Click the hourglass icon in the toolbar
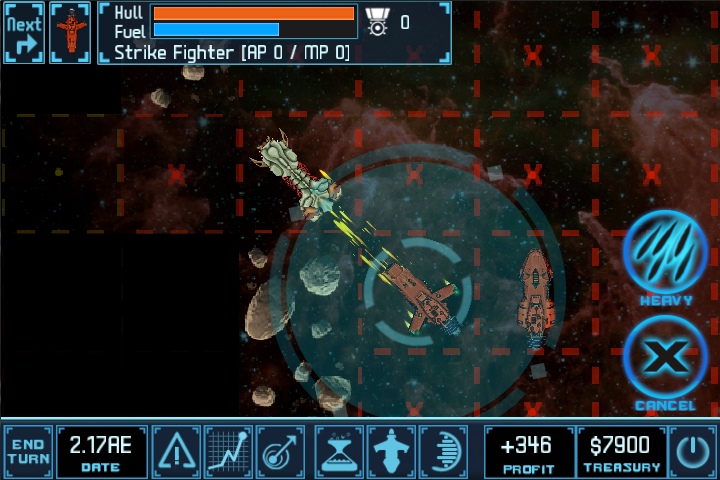 tap(338, 451)
